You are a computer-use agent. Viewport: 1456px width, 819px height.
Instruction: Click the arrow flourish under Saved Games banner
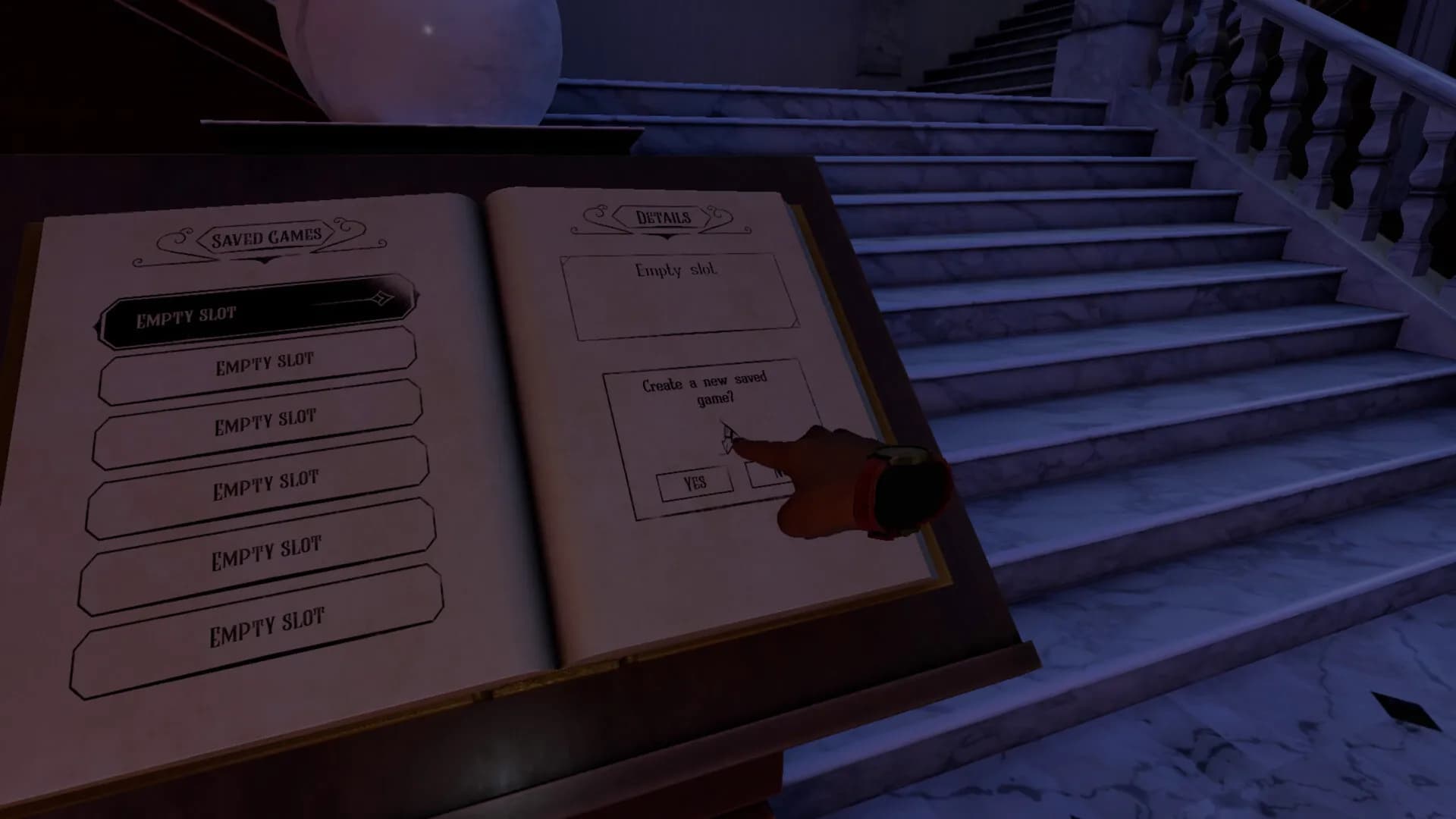pyautogui.click(x=264, y=259)
